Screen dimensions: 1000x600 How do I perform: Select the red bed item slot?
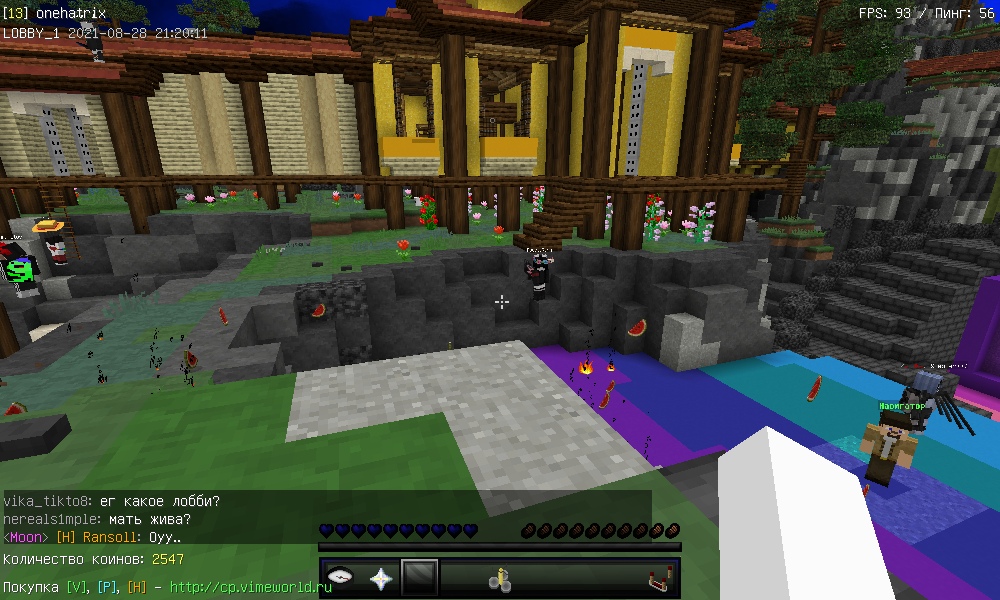point(657,578)
